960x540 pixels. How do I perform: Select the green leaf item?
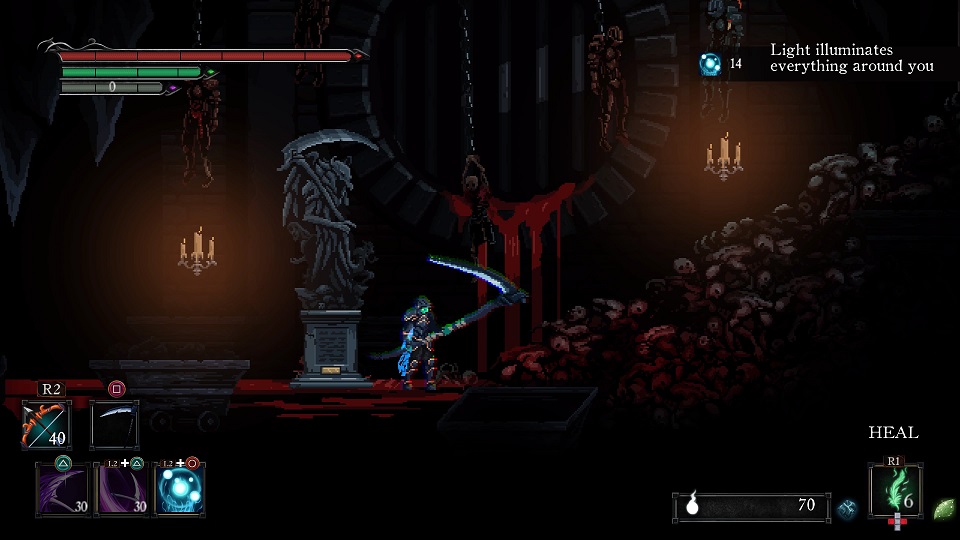tap(943, 508)
